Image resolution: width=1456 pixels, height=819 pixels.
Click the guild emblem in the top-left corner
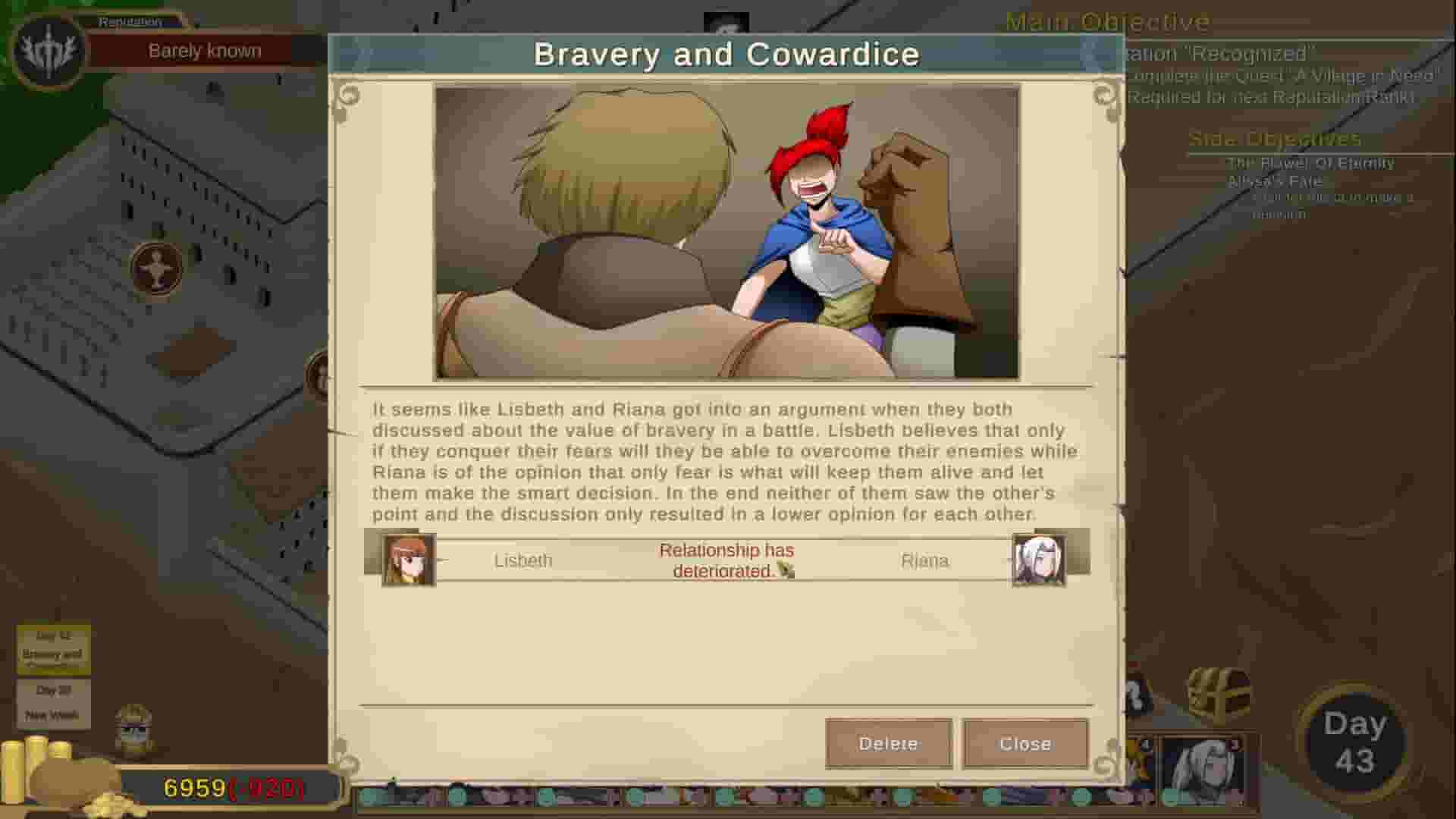point(47,52)
